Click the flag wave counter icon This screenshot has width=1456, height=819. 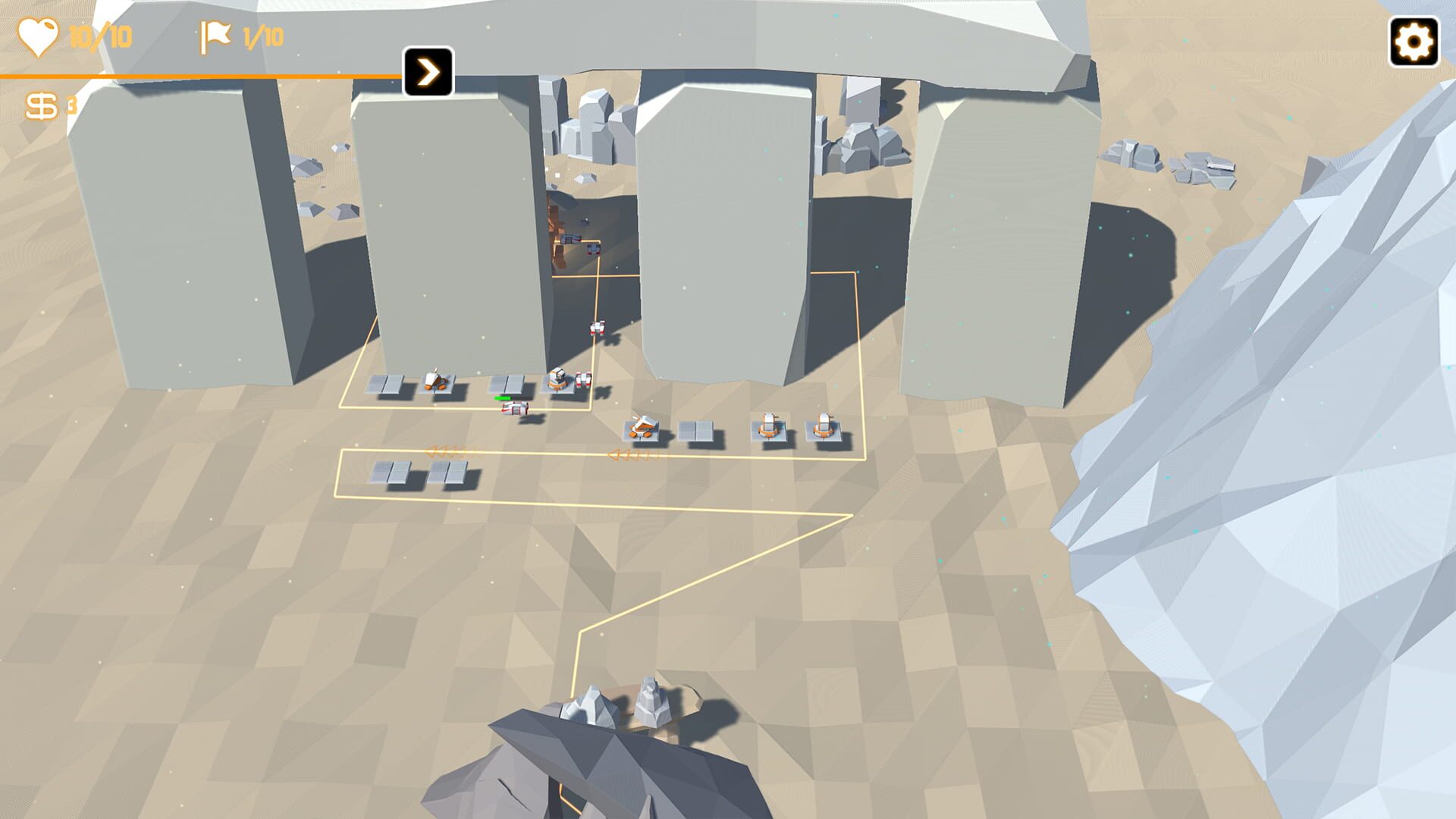(x=216, y=35)
